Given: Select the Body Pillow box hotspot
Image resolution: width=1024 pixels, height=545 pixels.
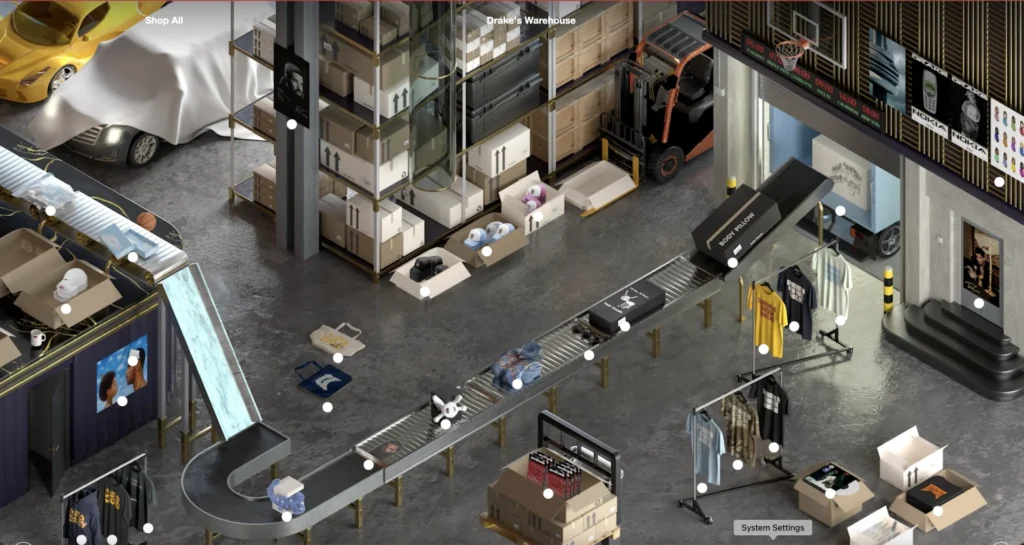Looking at the screenshot, I should point(733,263).
